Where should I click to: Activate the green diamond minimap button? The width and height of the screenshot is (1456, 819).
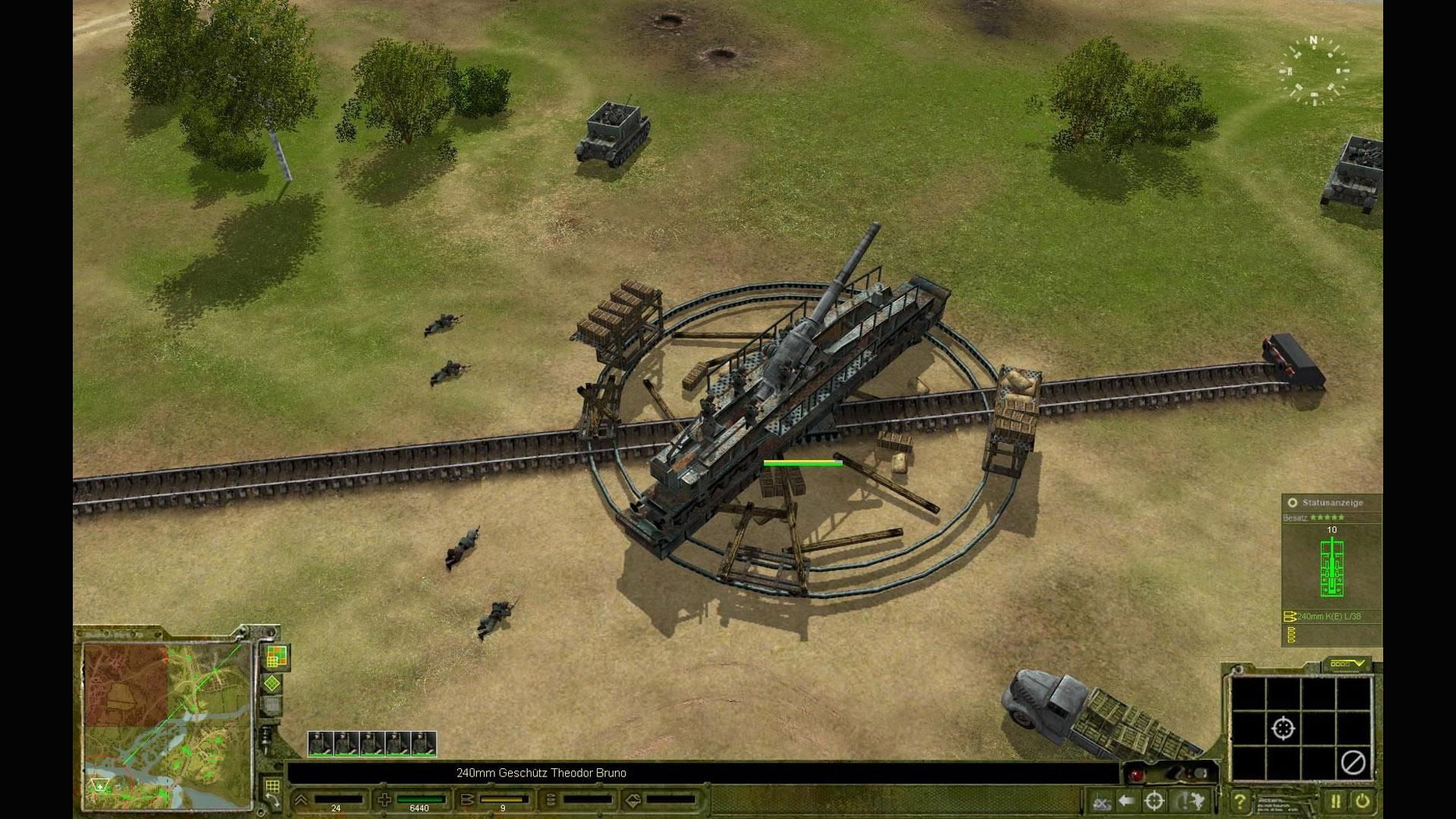pos(272,684)
